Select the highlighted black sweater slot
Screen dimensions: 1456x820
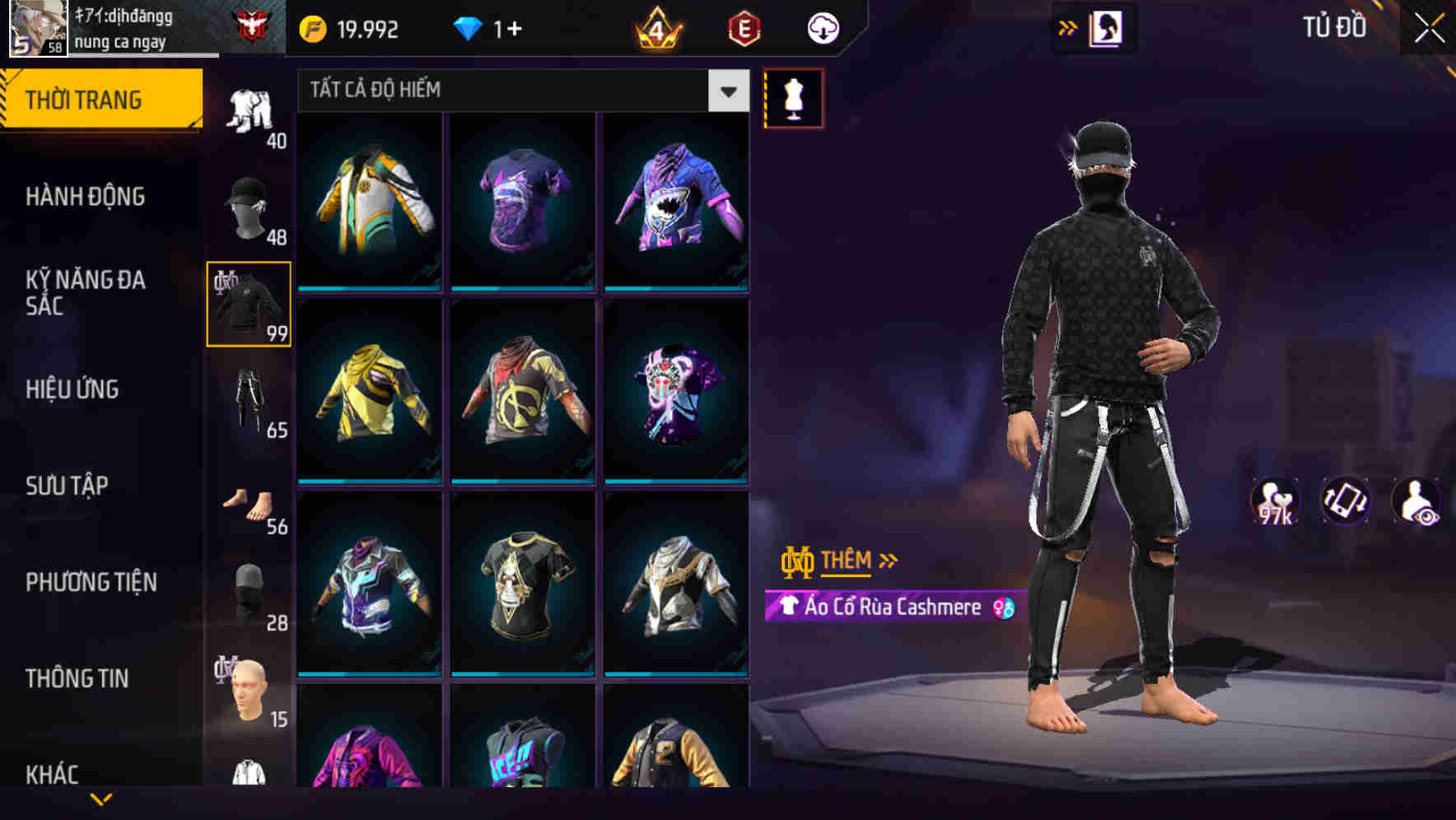[x=249, y=302]
